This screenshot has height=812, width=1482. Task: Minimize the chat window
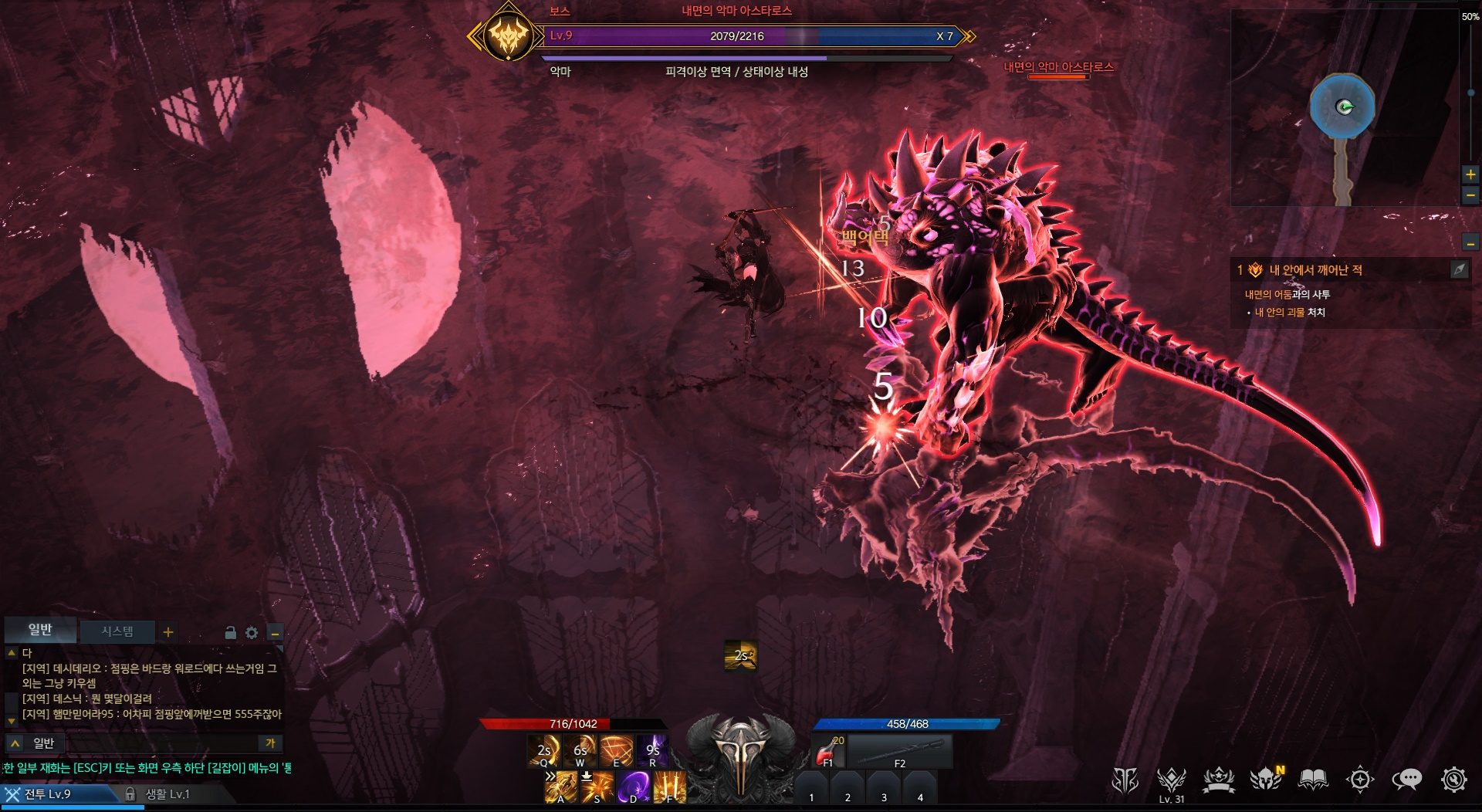[274, 633]
